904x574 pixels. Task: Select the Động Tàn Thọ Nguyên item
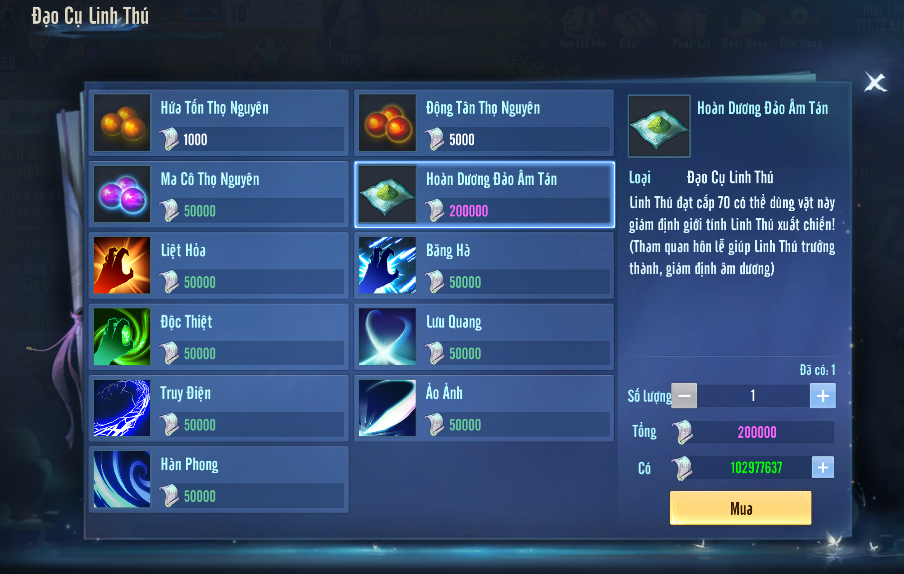pyautogui.click(x=484, y=123)
